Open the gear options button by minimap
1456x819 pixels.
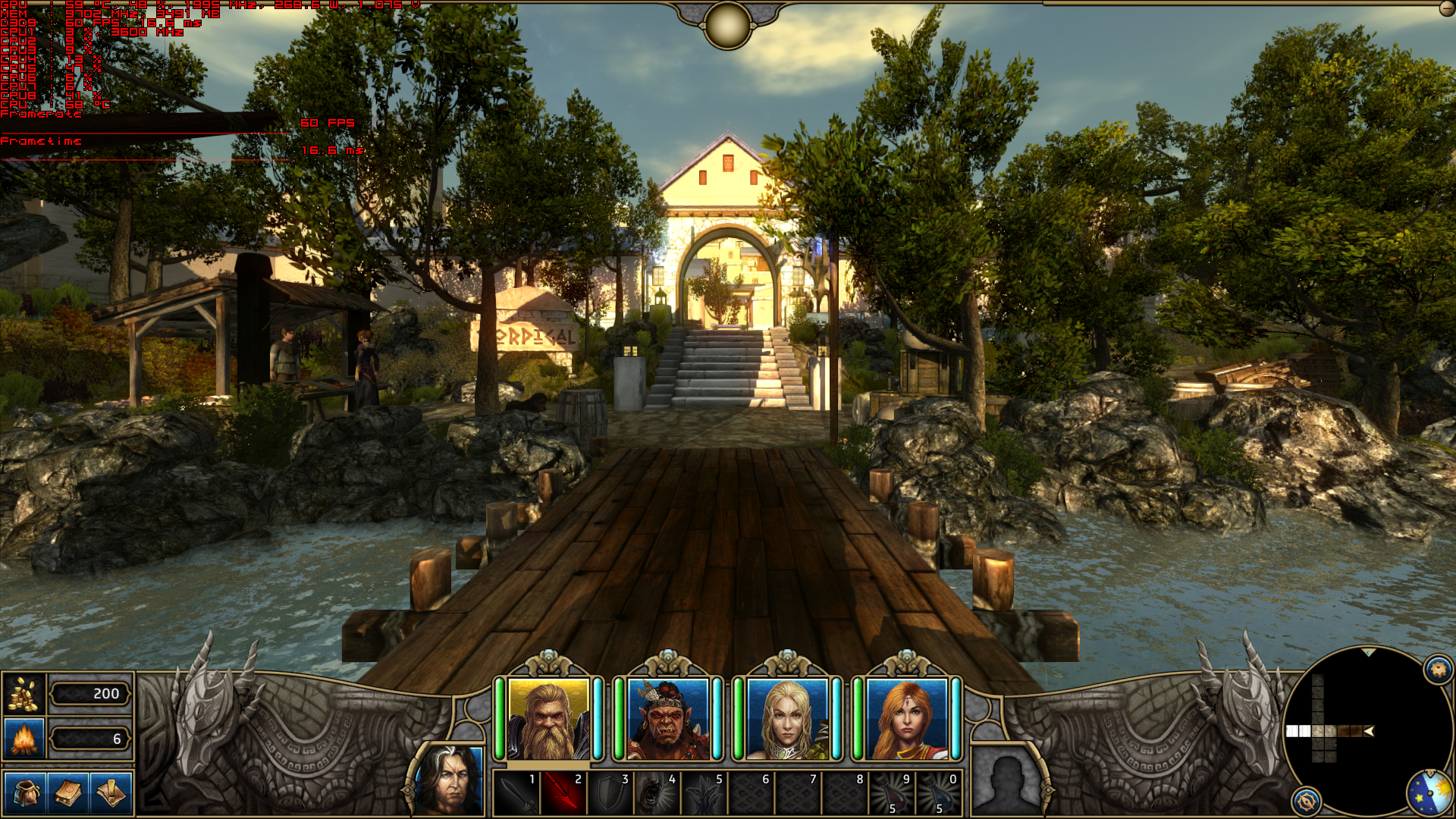tap(1438, 670)
